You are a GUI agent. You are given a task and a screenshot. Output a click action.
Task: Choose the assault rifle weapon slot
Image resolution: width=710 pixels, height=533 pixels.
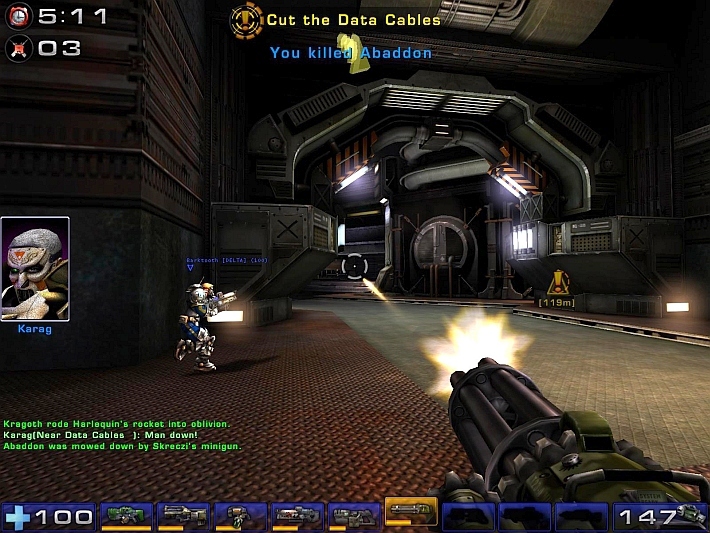coord(182,515)
